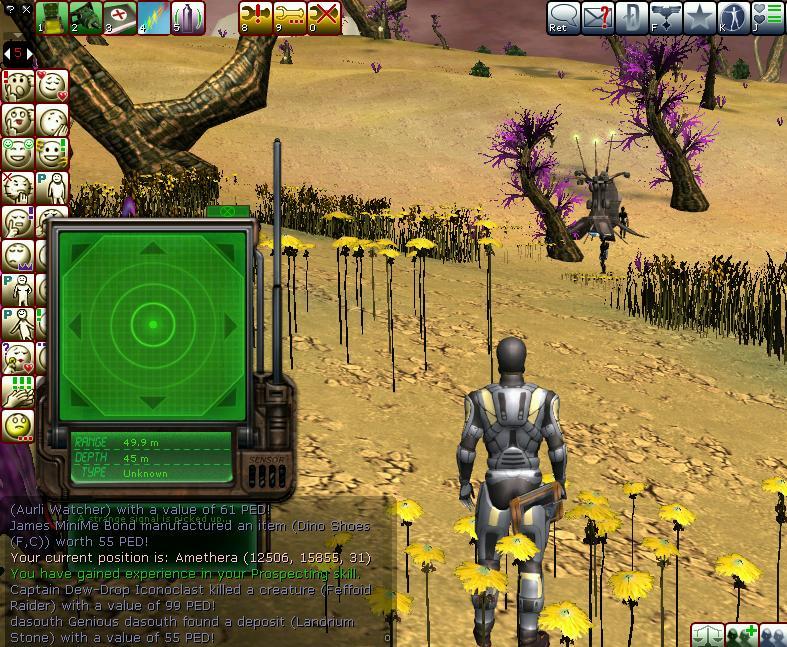Screen dimensions: 787x647
Task: Select the purple canister in slot 5
Action: click(x=188, y=17)
